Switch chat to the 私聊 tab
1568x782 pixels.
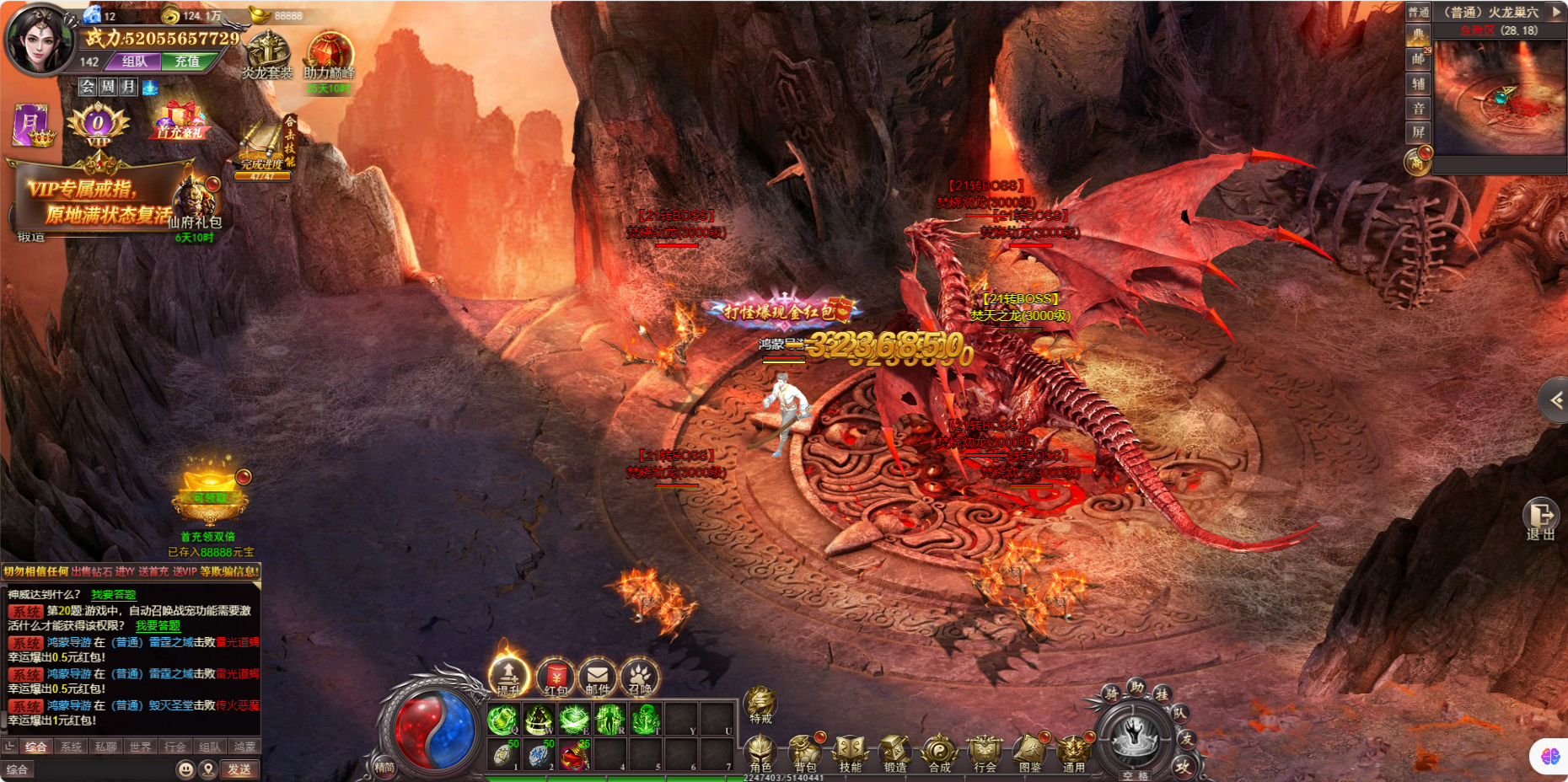click(x=105, y=747)
